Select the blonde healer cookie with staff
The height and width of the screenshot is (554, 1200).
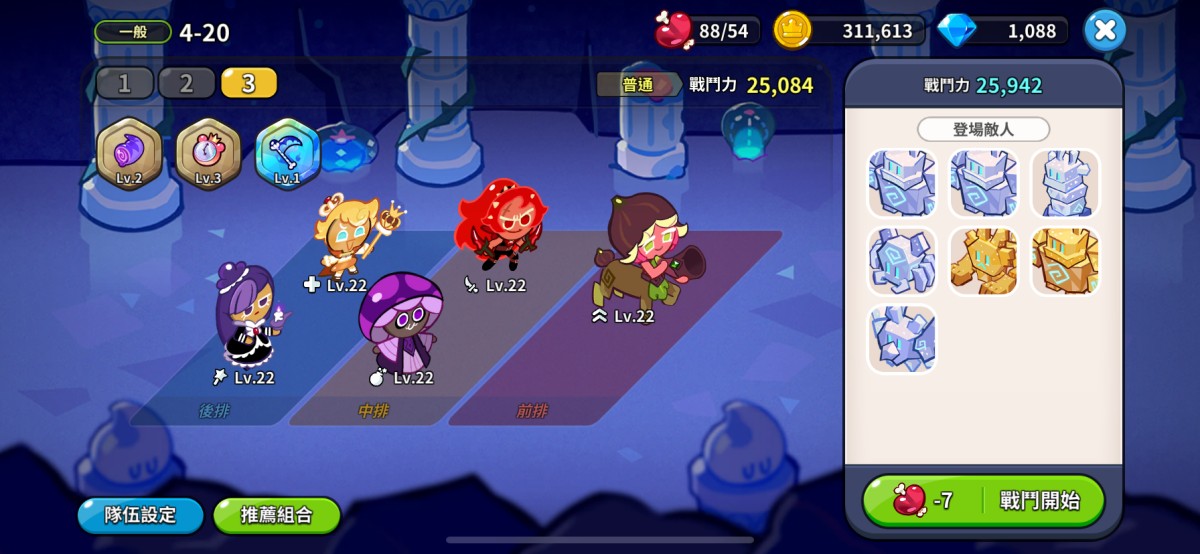pos(345,236)
